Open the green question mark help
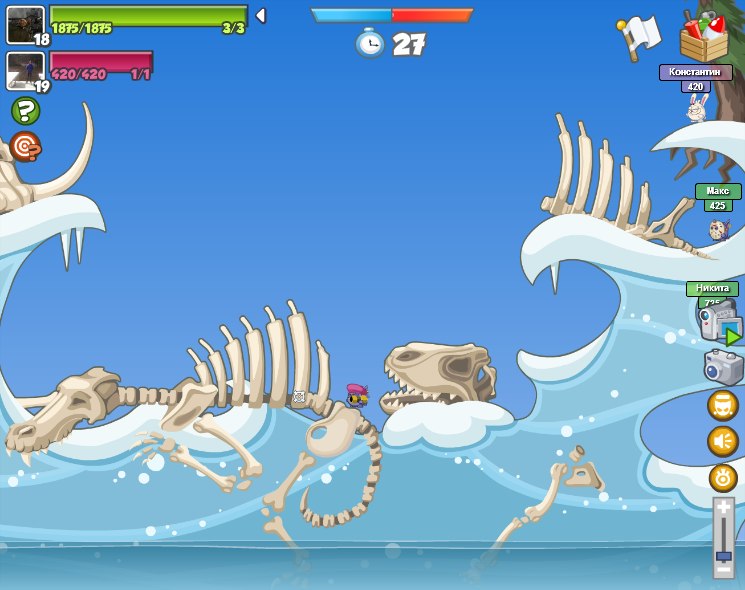 point(25,111)
